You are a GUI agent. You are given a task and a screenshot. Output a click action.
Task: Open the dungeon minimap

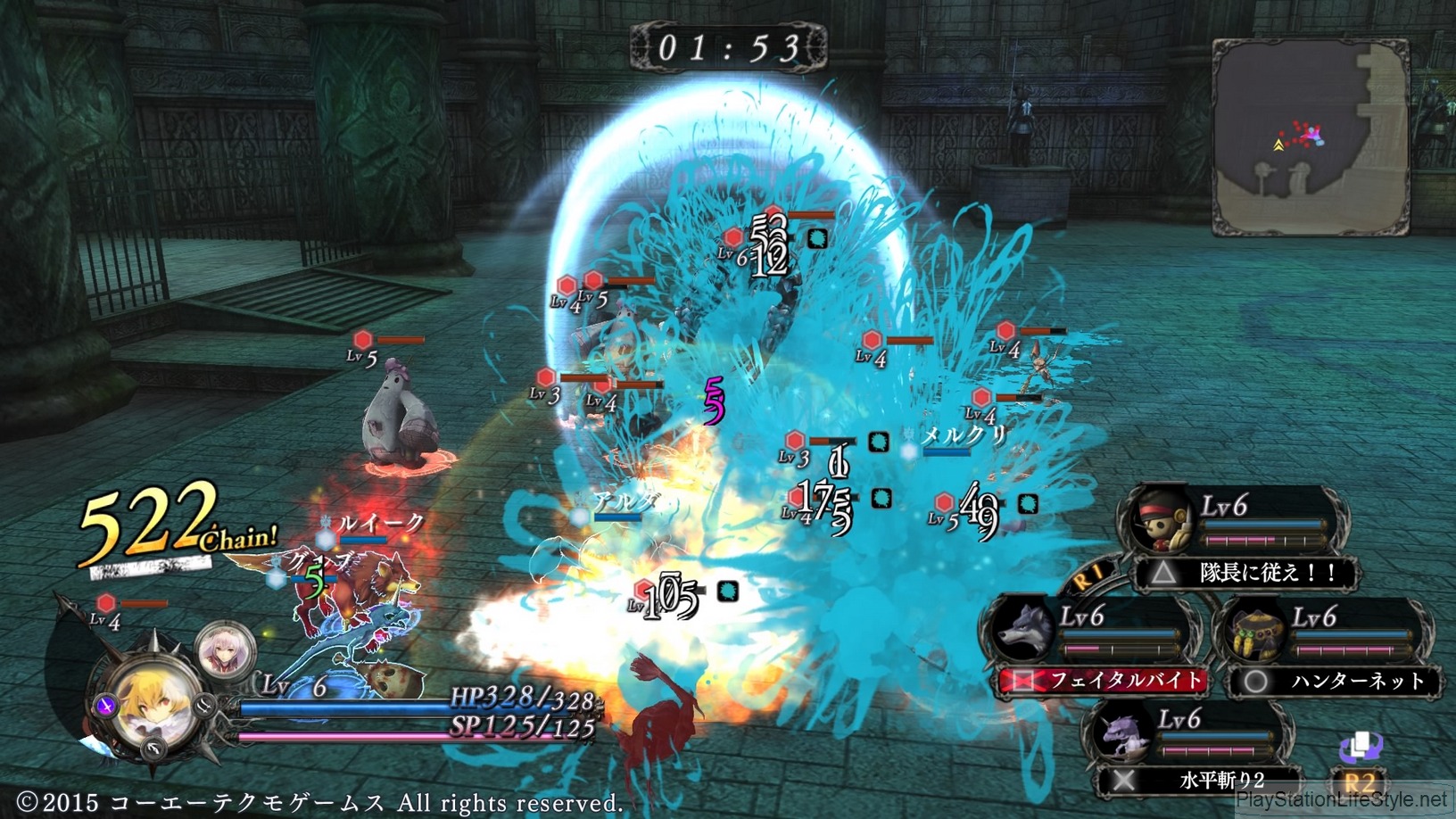[x=1310, y=137]
